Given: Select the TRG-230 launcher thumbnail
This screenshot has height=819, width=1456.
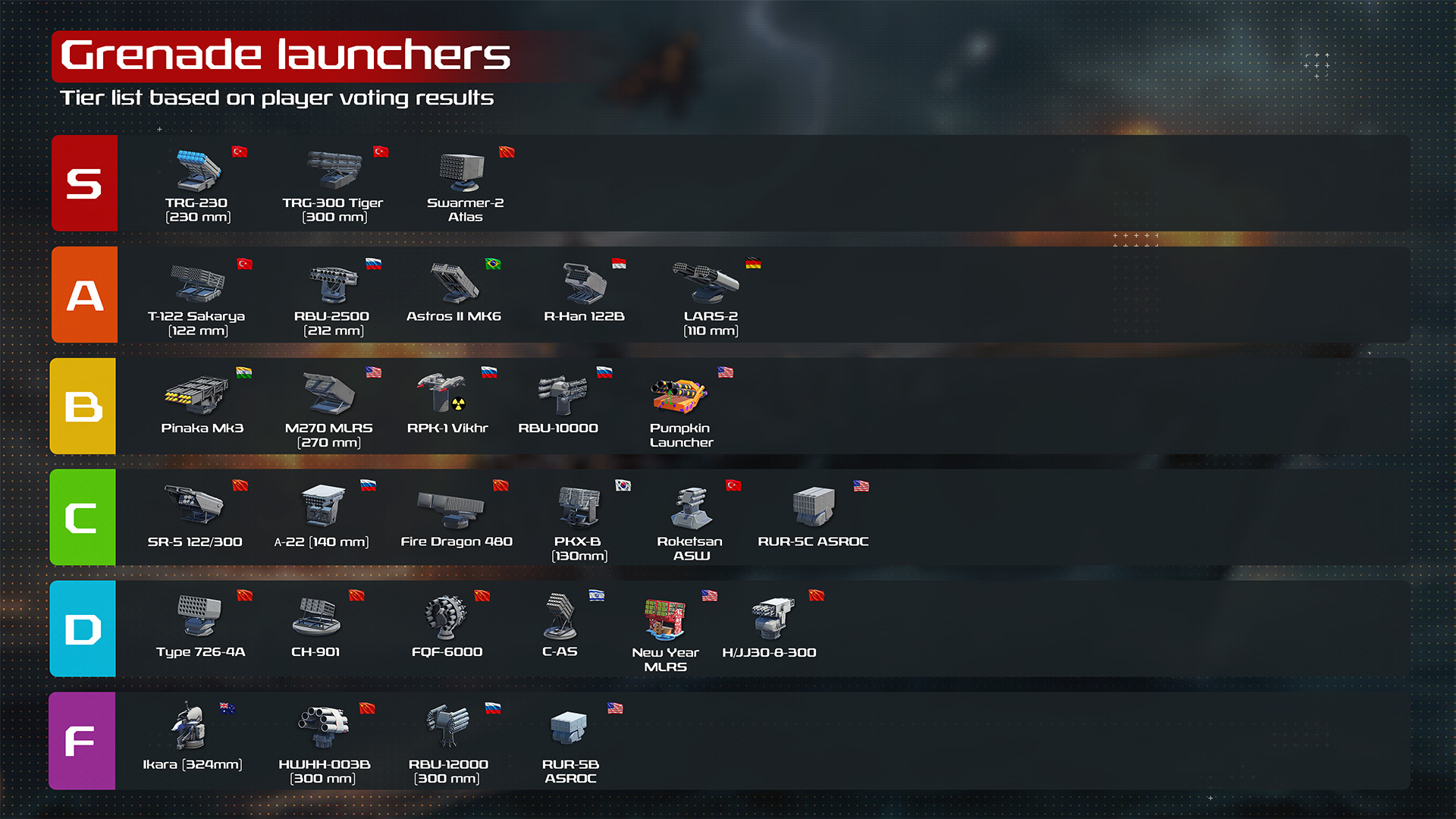Looking at the screenshot, I should tap(198, 170).
